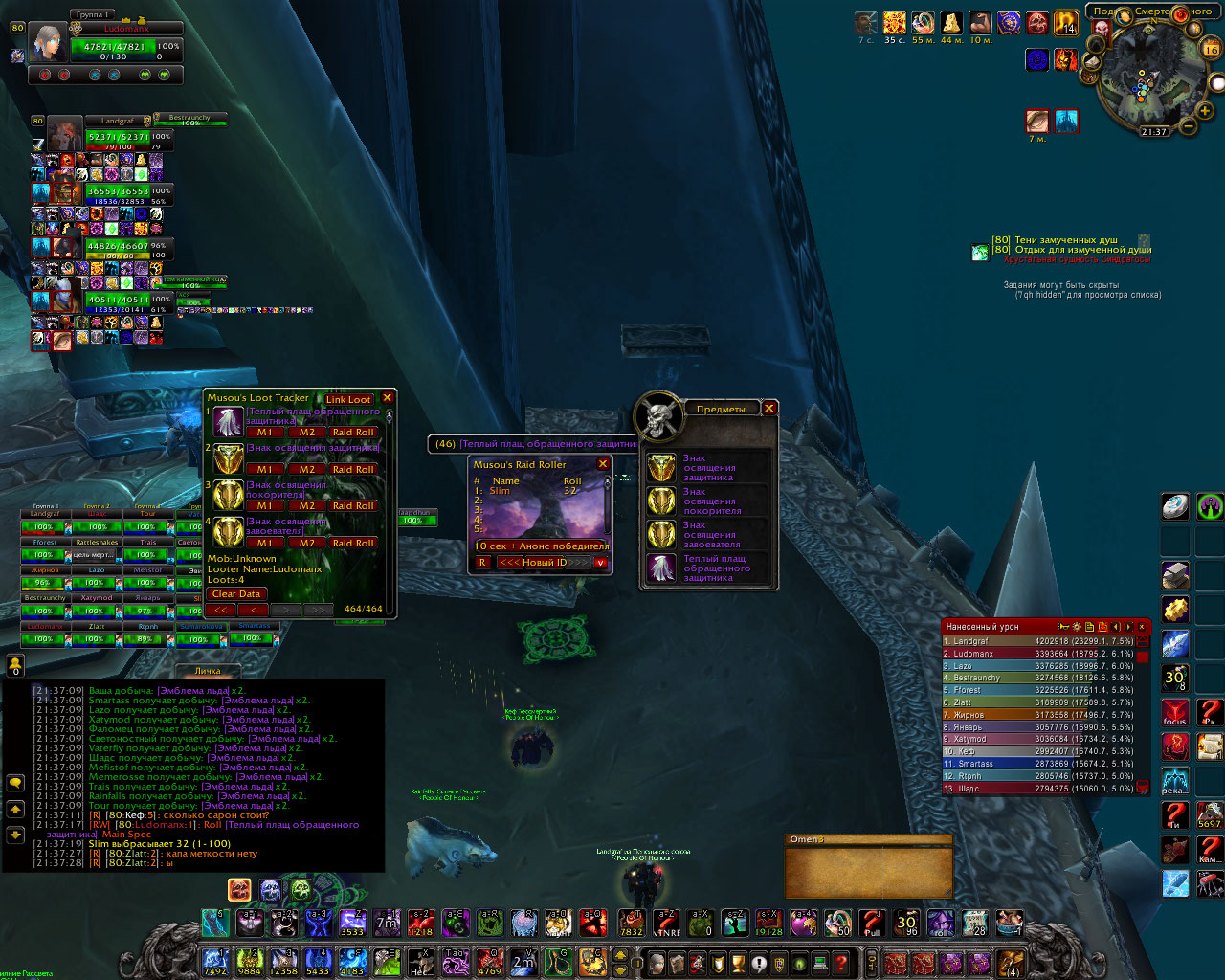Close the Нанесенный урон damage meter
Image resolution: width=1225 pixels, height=980 pixels.
tap(1141, 627)
